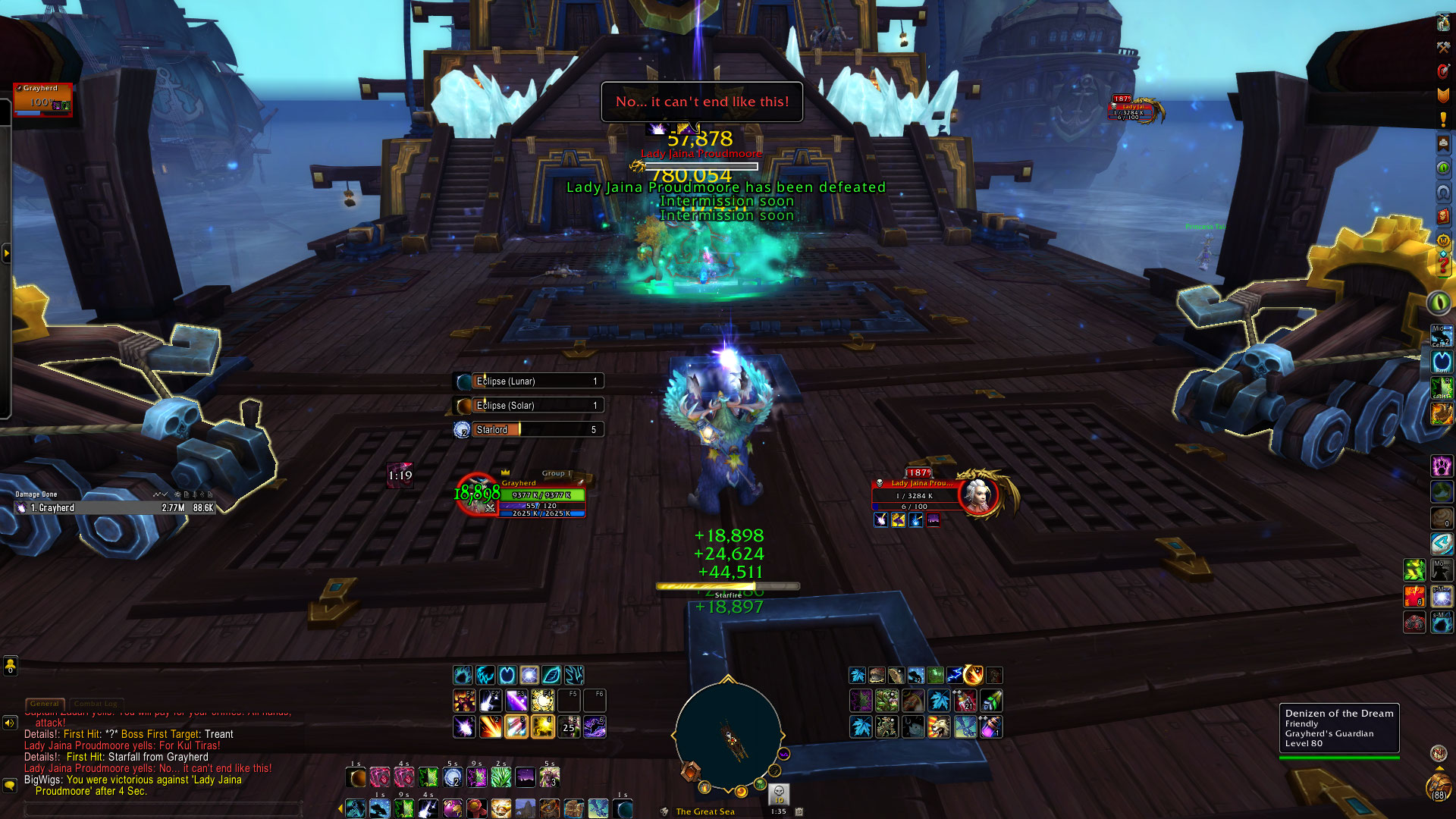
Task: Click the skull difficulty indicator by the minimap
Action: point(779,794)
